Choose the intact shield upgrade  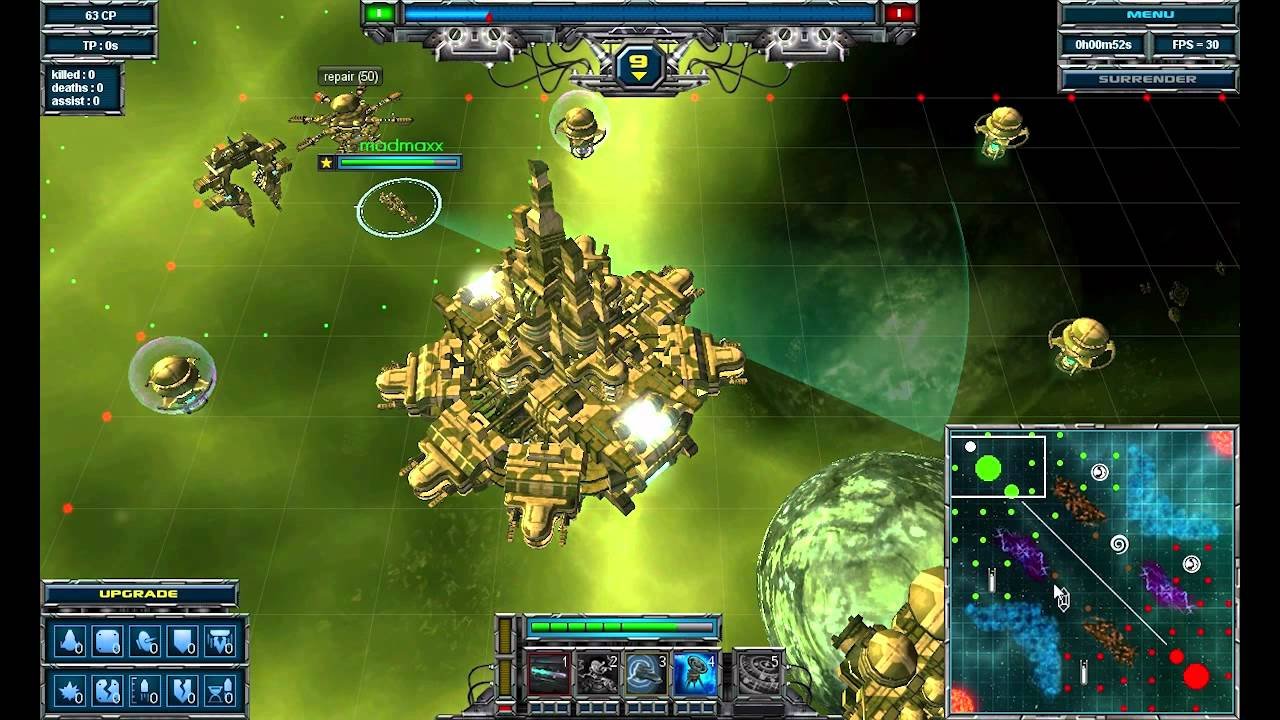183,642
